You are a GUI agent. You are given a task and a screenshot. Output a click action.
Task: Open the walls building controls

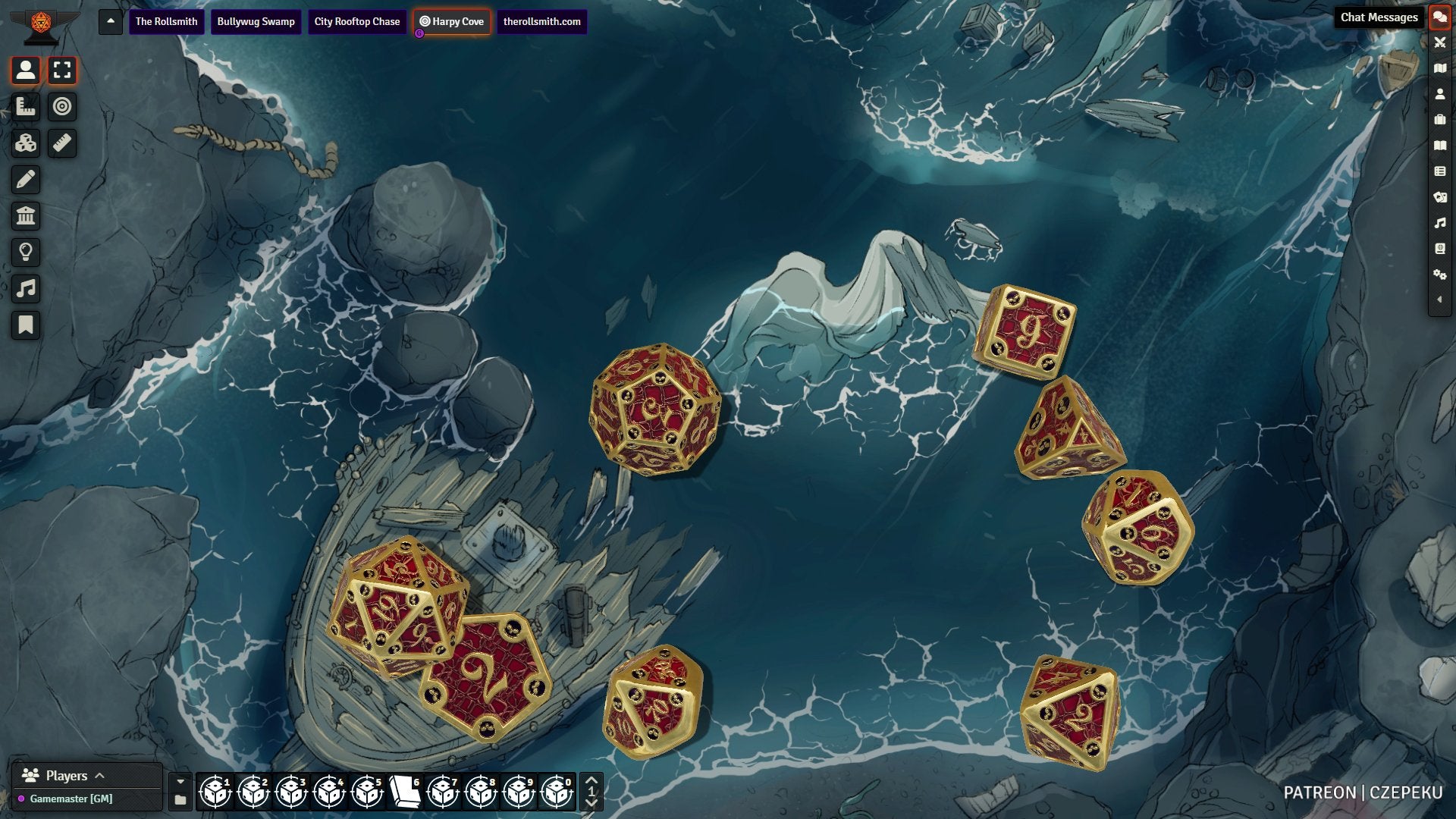tap(26, 216)
